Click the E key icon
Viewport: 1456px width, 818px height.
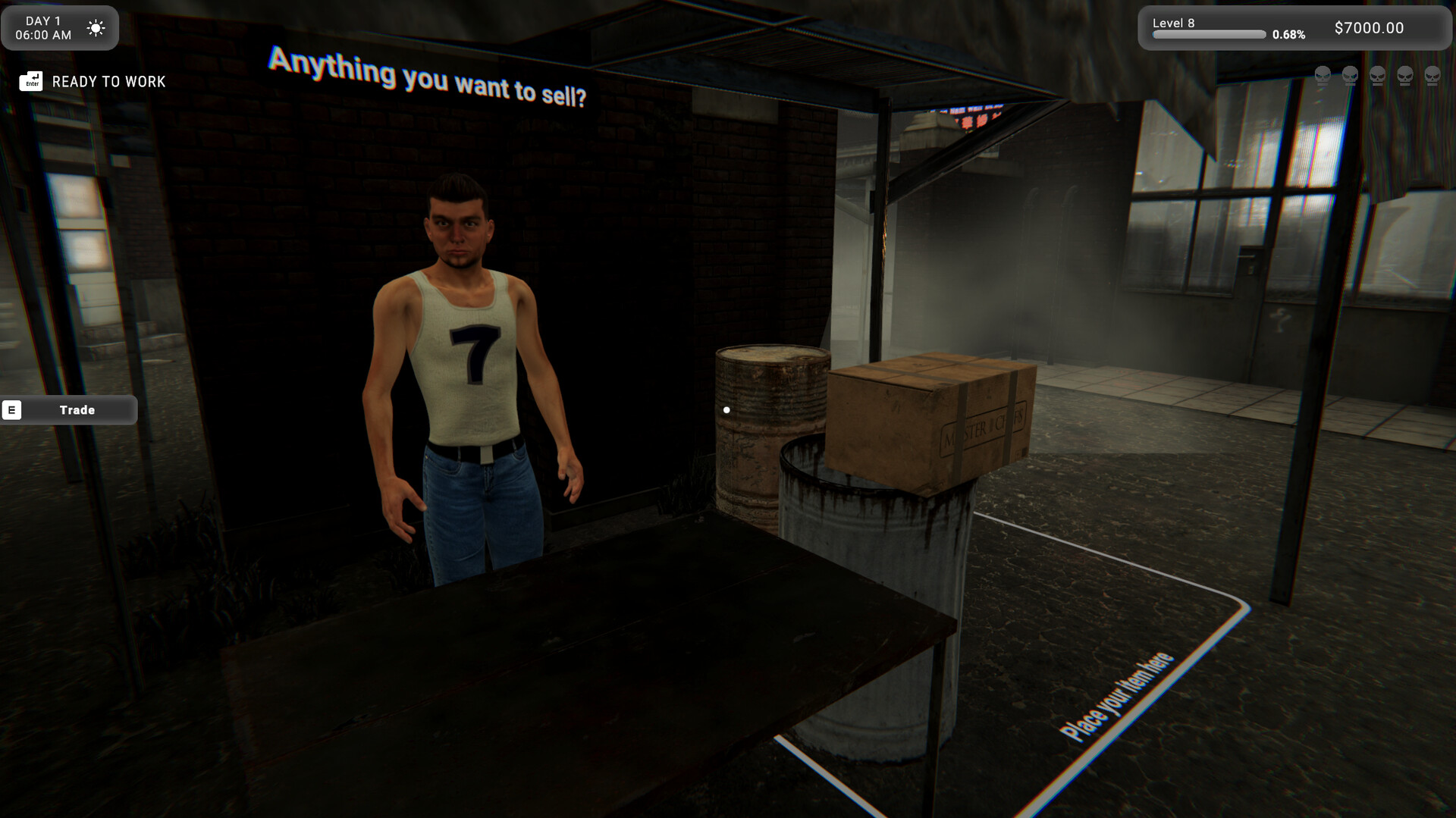tap(11, 409)
